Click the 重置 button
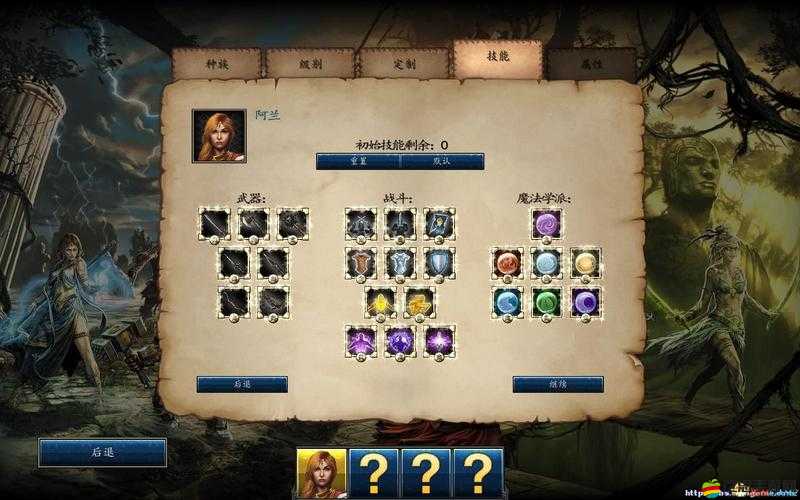The image size is (800, 500). tap(357, 161)
